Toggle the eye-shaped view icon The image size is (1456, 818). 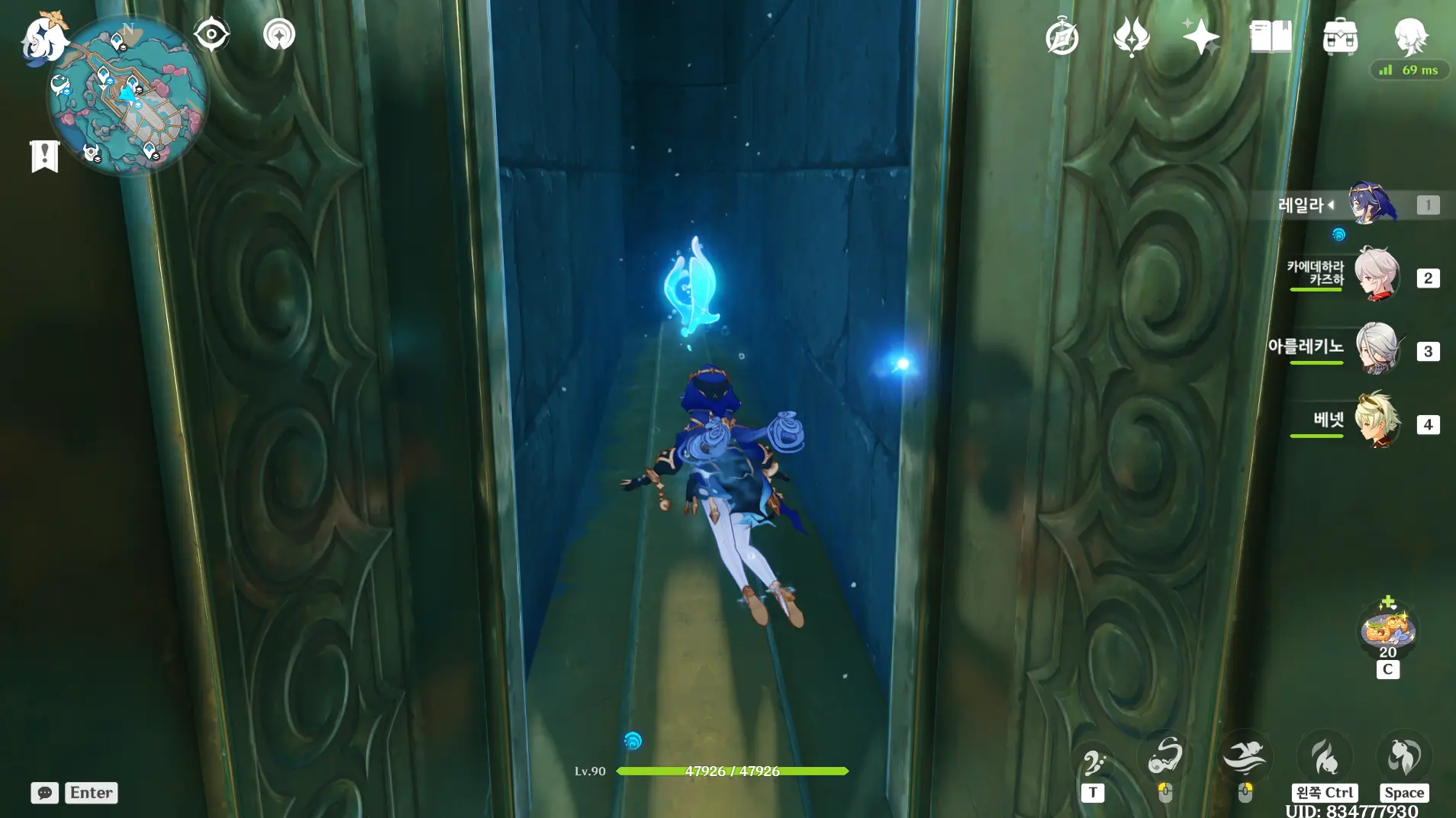211,34
